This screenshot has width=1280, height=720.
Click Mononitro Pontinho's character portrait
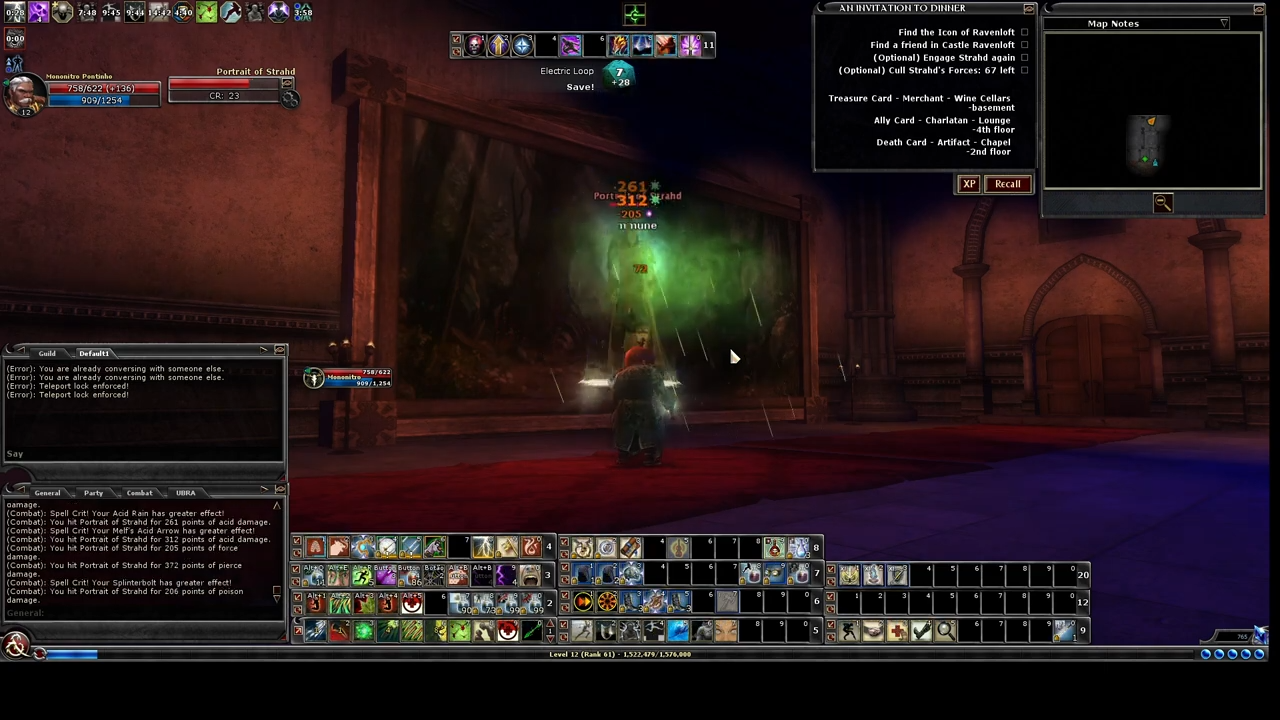[25, 92]
